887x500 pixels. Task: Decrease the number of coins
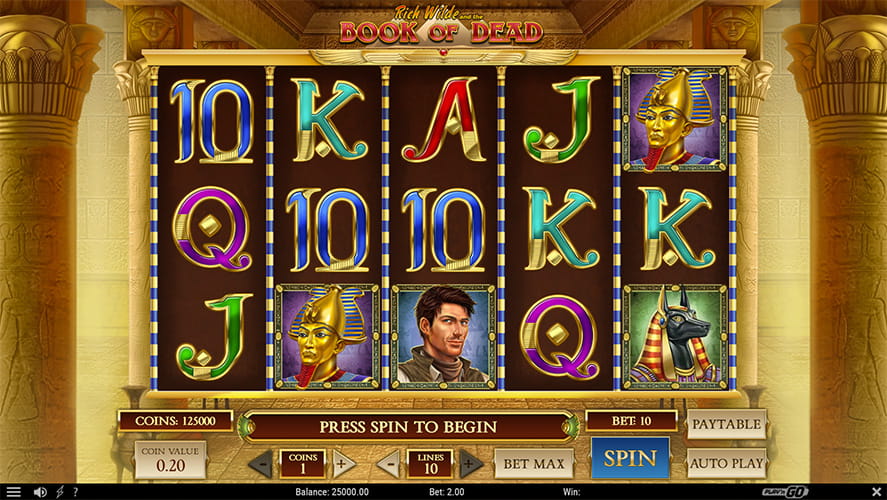[261, 464]
